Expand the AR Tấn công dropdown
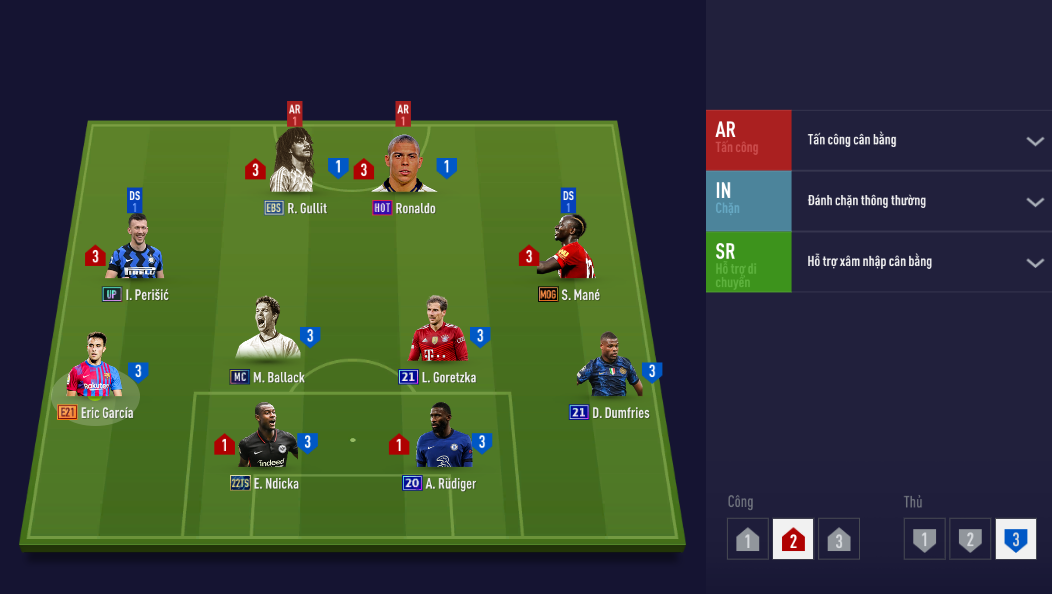The image size is (1052, 594). [x=1035, y=141]
